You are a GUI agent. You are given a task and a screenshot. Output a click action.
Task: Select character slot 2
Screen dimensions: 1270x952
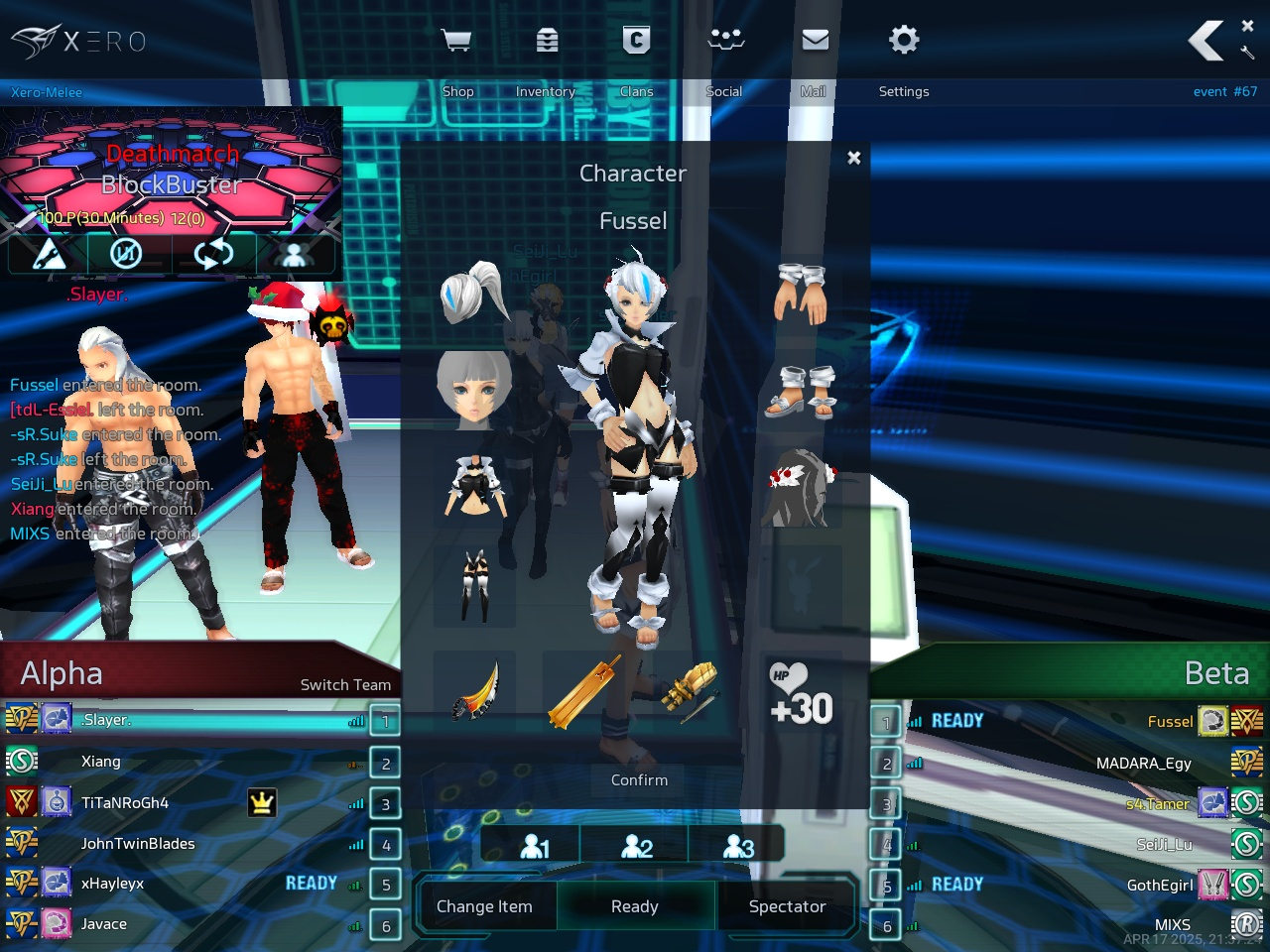pyautogui.click(x=637, y=846)
